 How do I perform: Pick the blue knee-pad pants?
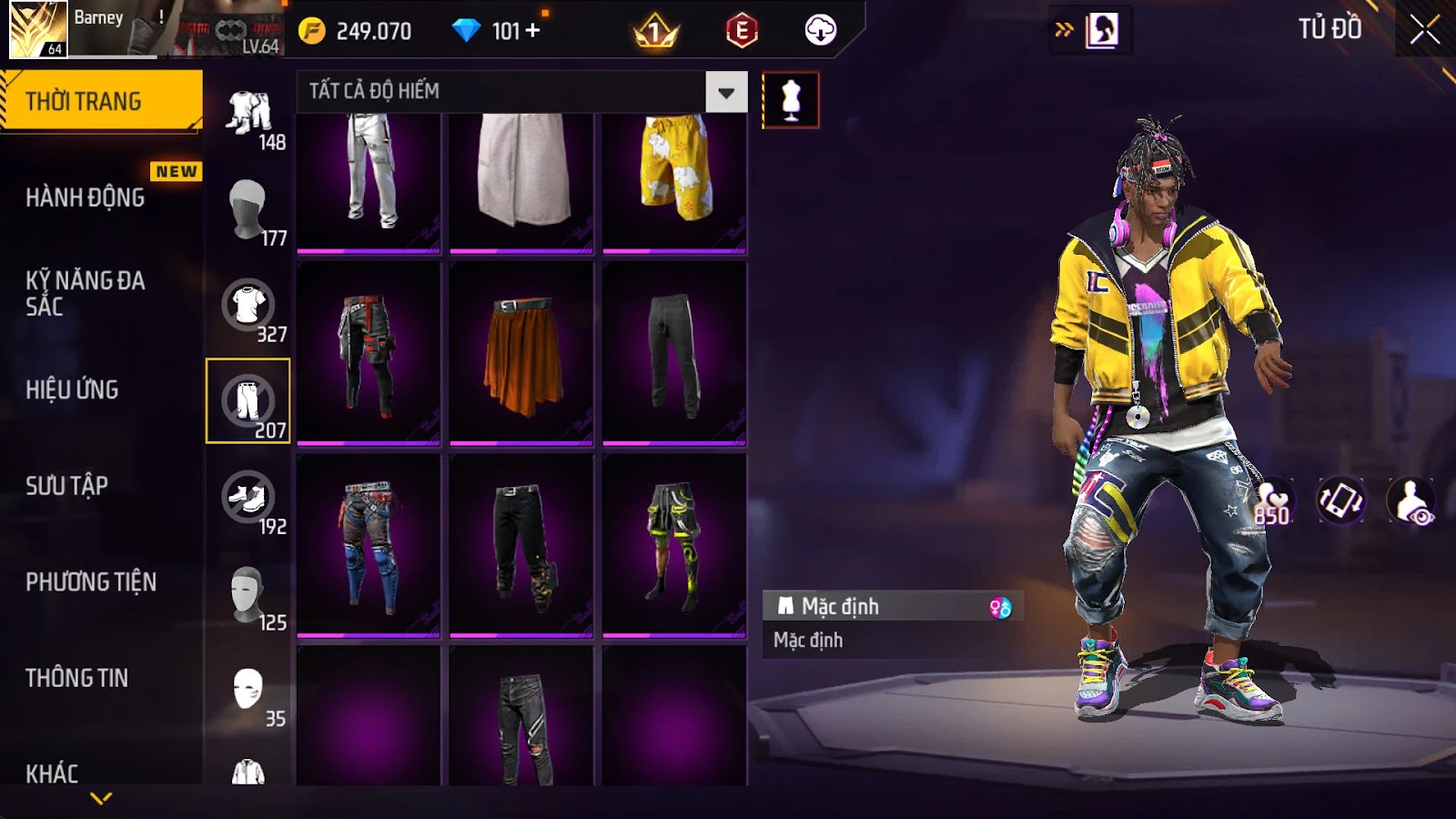click(369, 545)
